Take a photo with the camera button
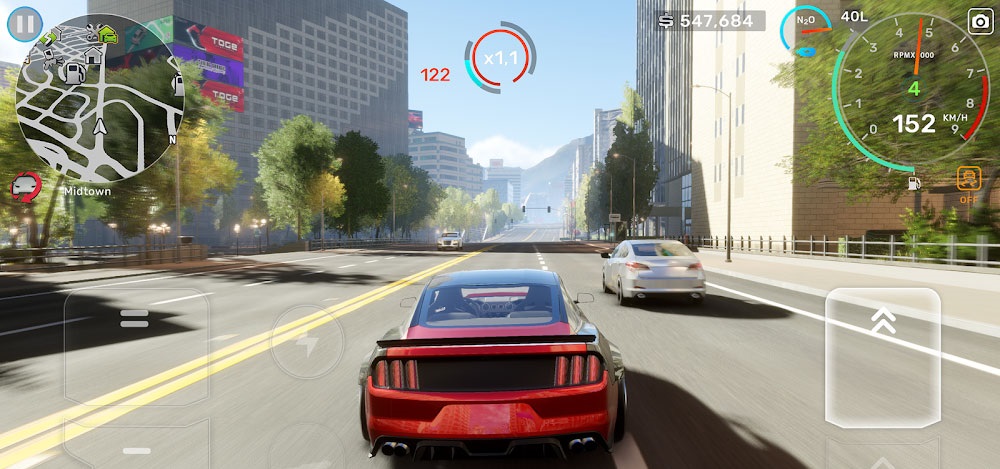 tap(979, 20)
